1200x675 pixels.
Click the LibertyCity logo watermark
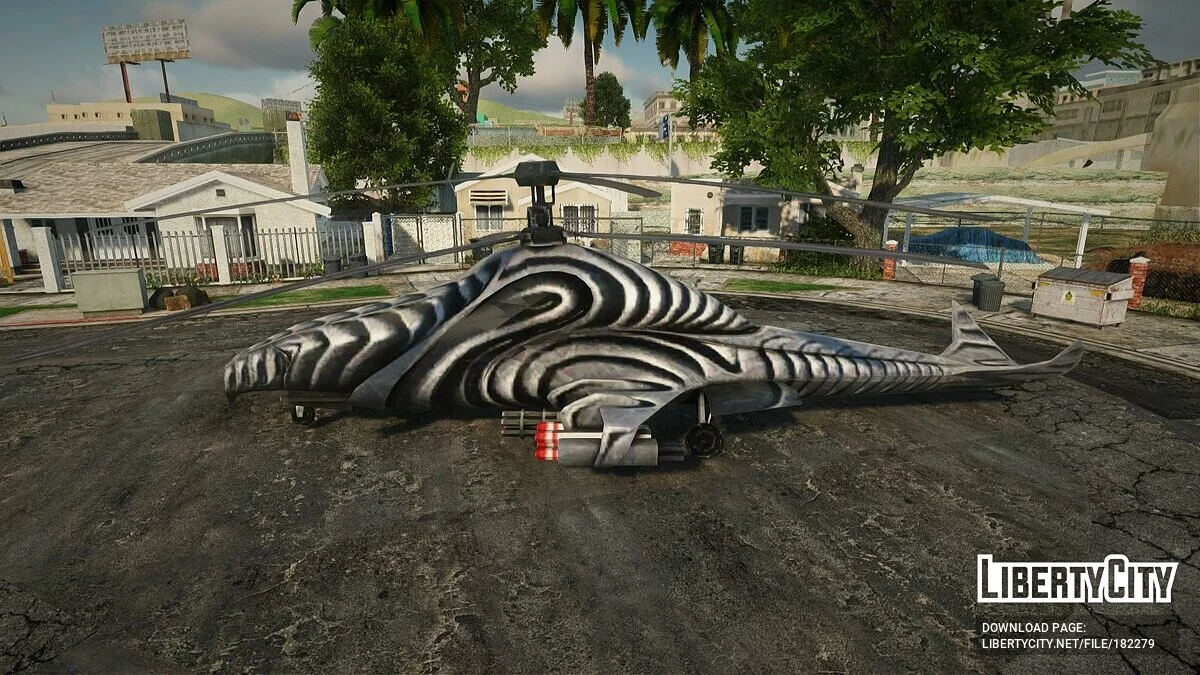click(x=1076, y=580)
